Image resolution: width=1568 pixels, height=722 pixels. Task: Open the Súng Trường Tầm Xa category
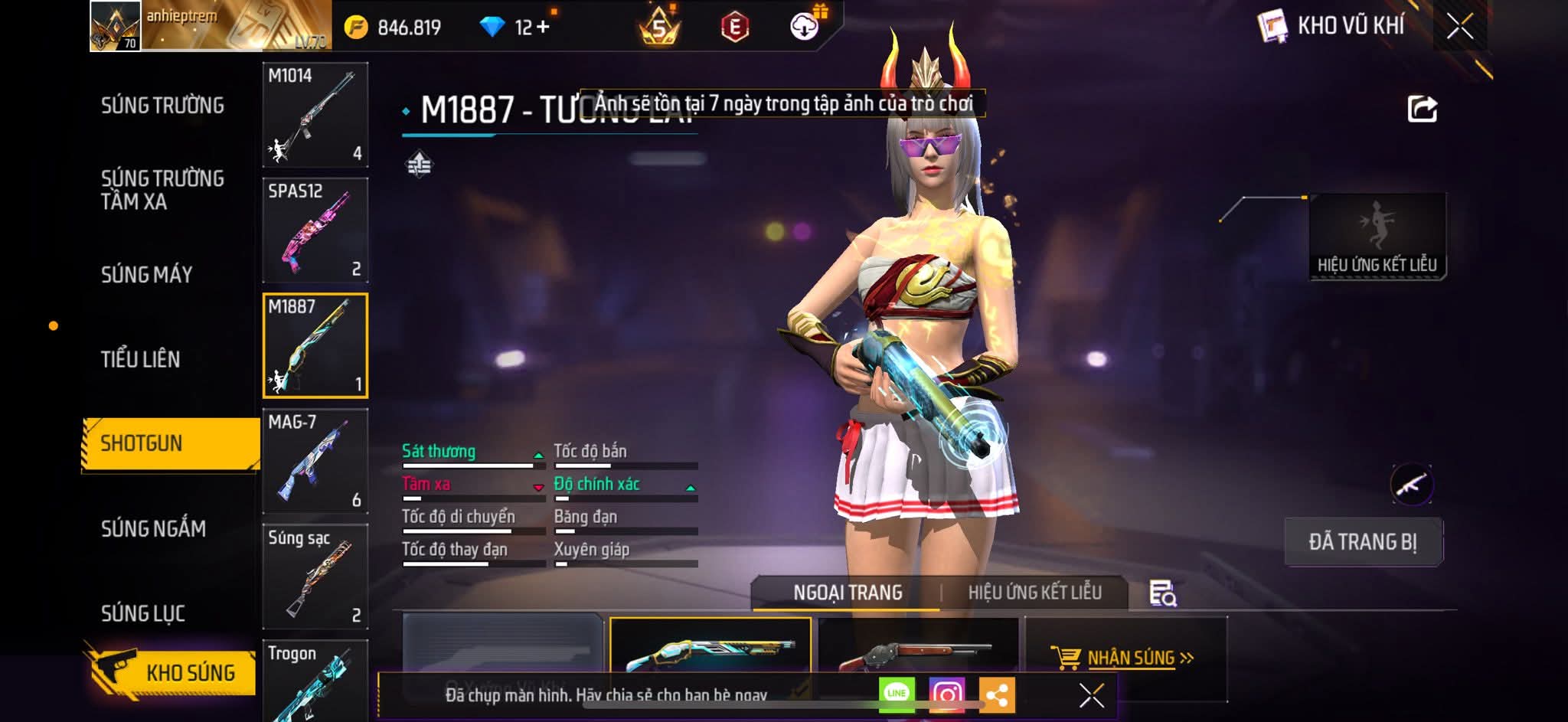[x=162, y=190]
